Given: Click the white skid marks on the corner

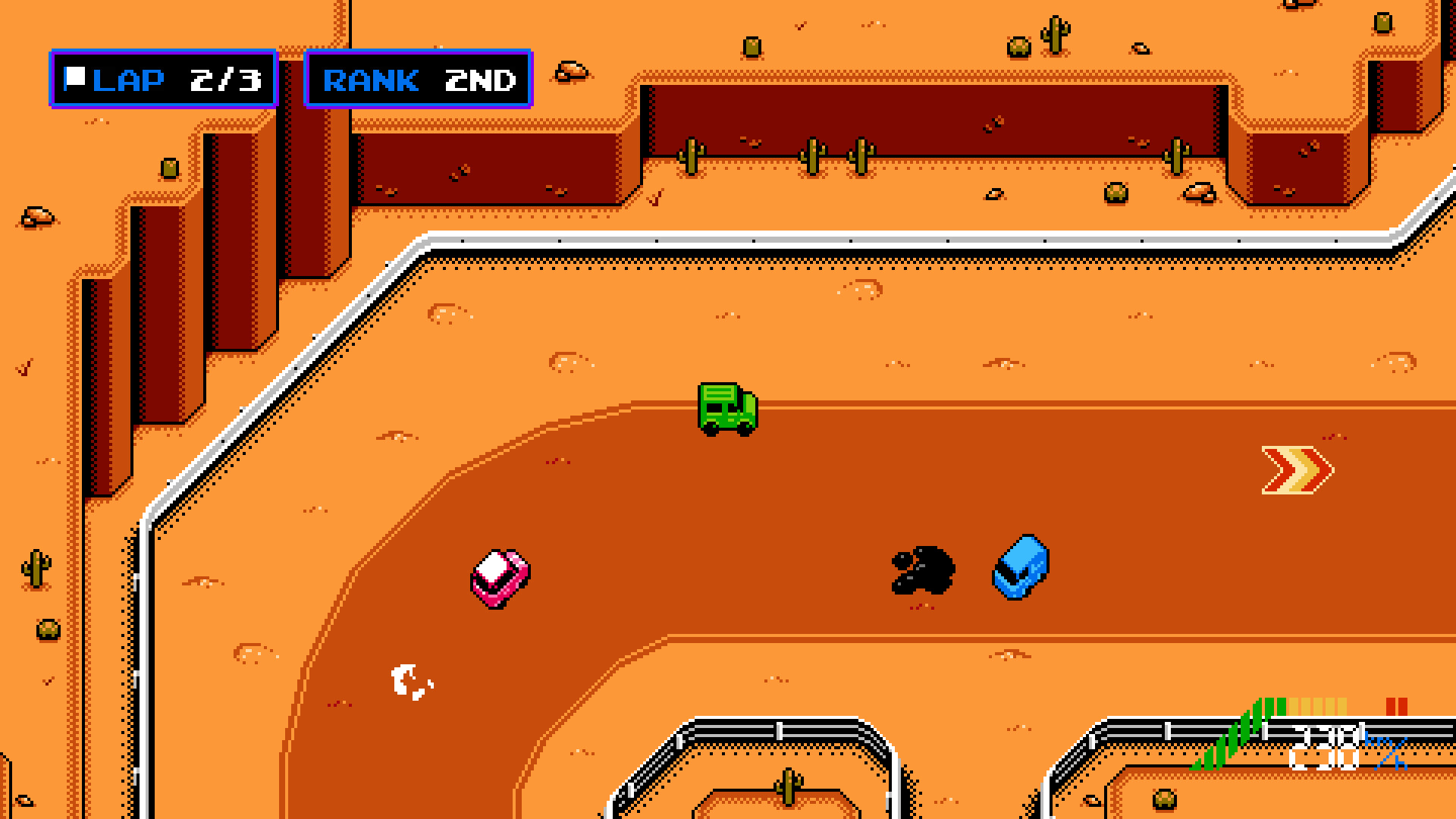Looking at the screenshot, I should [409, 681].
